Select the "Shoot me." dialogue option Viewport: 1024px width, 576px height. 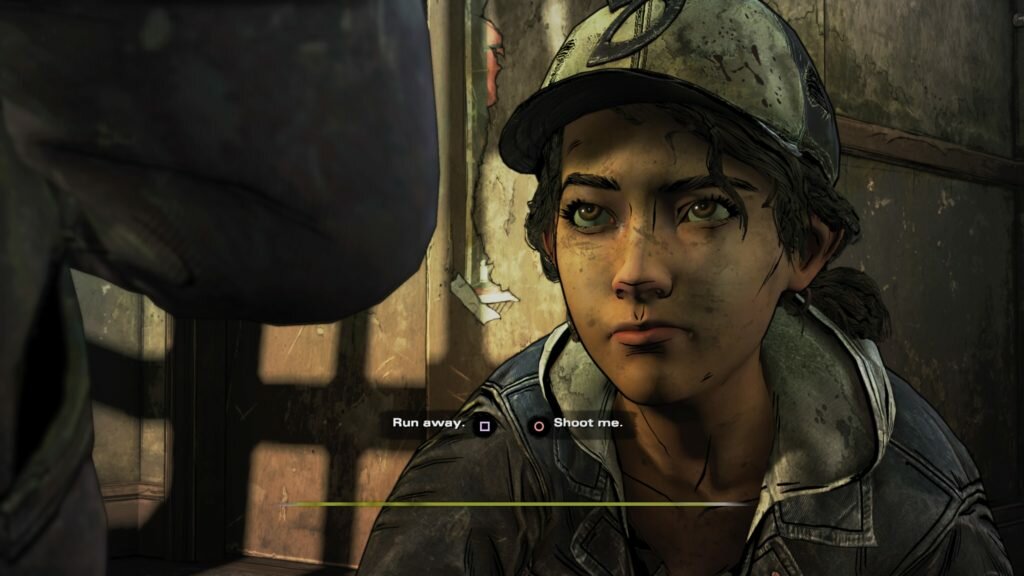point(587,423)
